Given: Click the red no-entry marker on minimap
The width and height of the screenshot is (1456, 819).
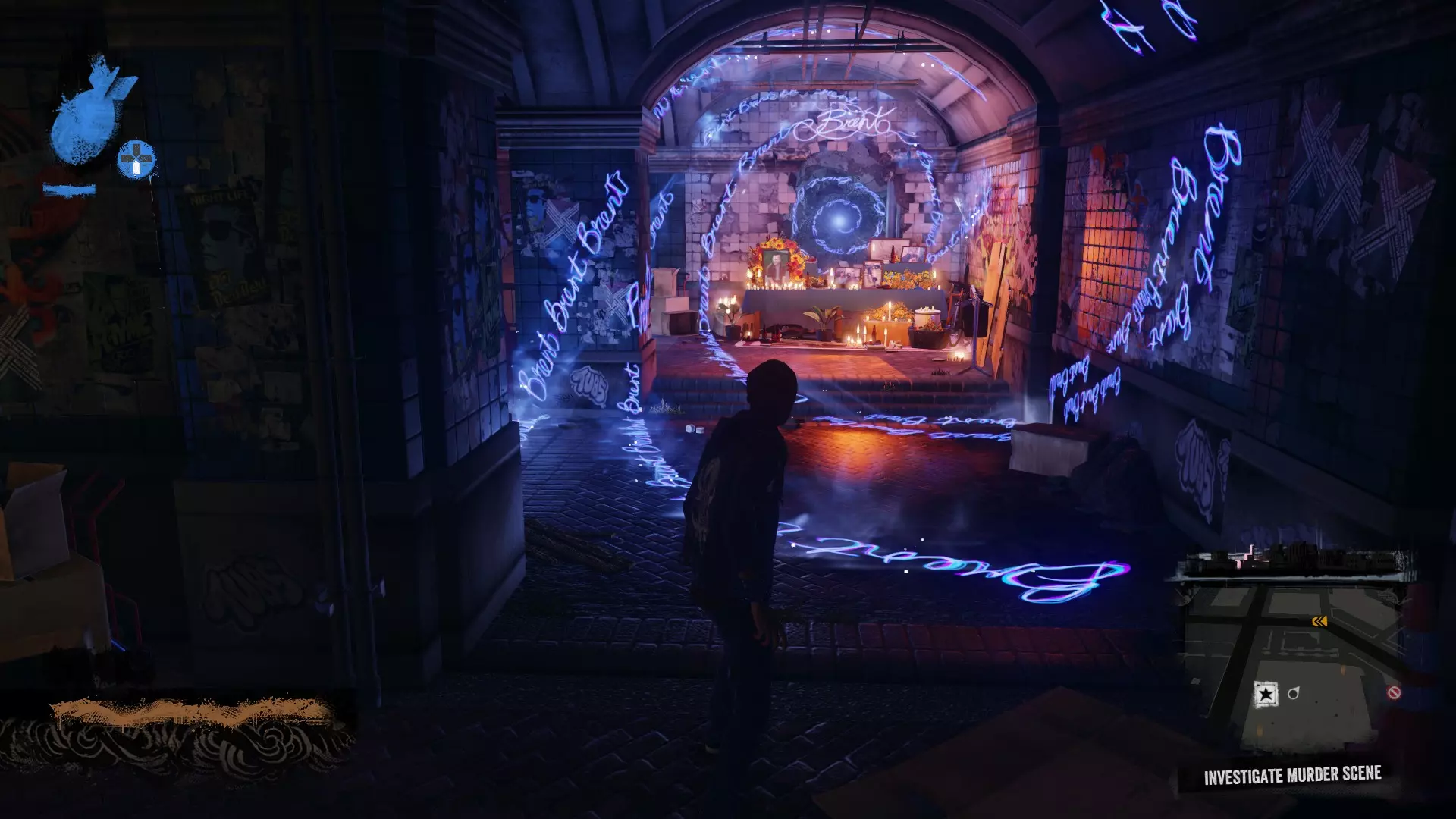Looking at the screenshot, I should coord(1394,692).
